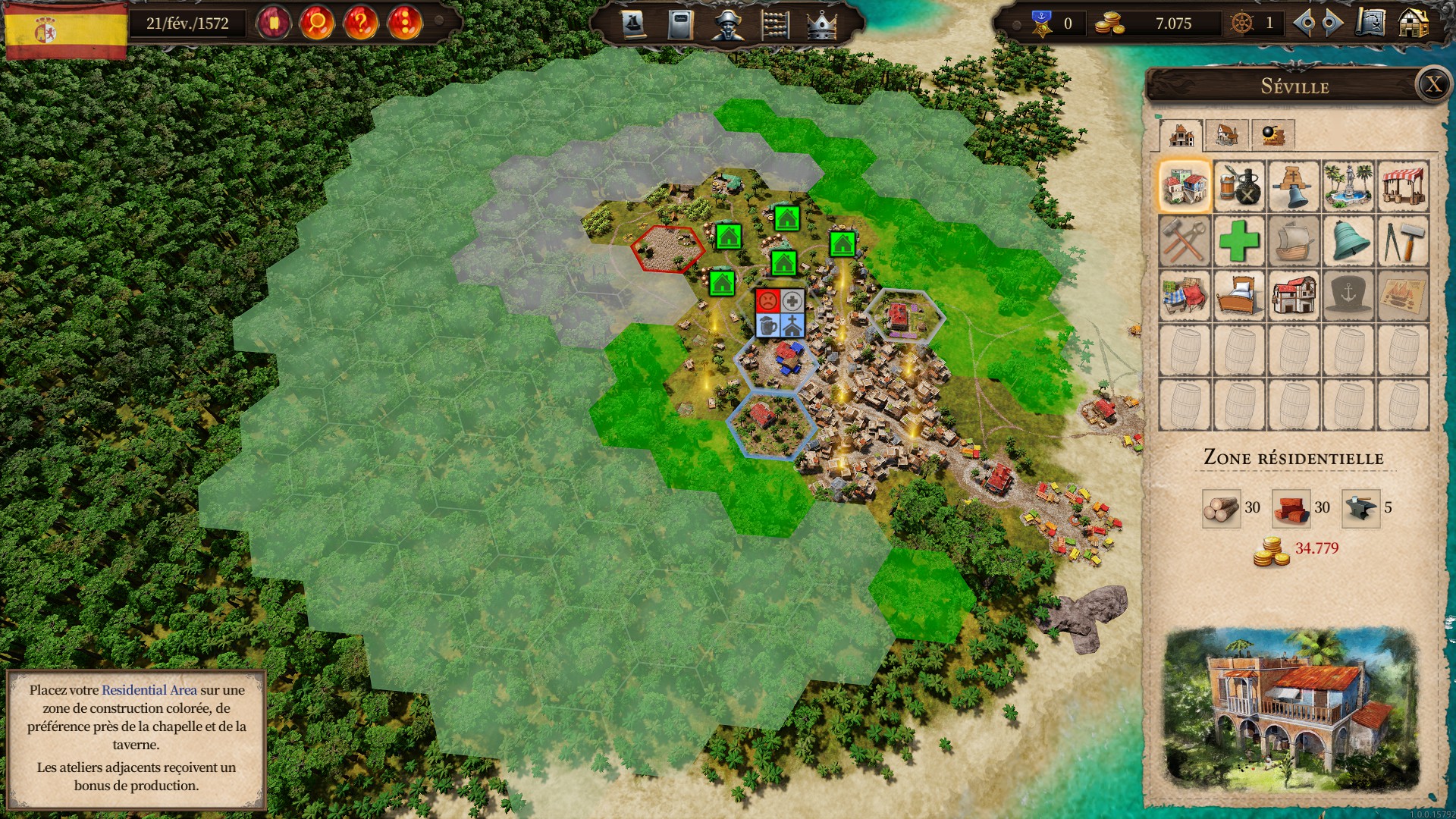Go to the previous town with left arrow
The width and height of the screenshot is (1456, 819).
click(x=1304, y=24)
